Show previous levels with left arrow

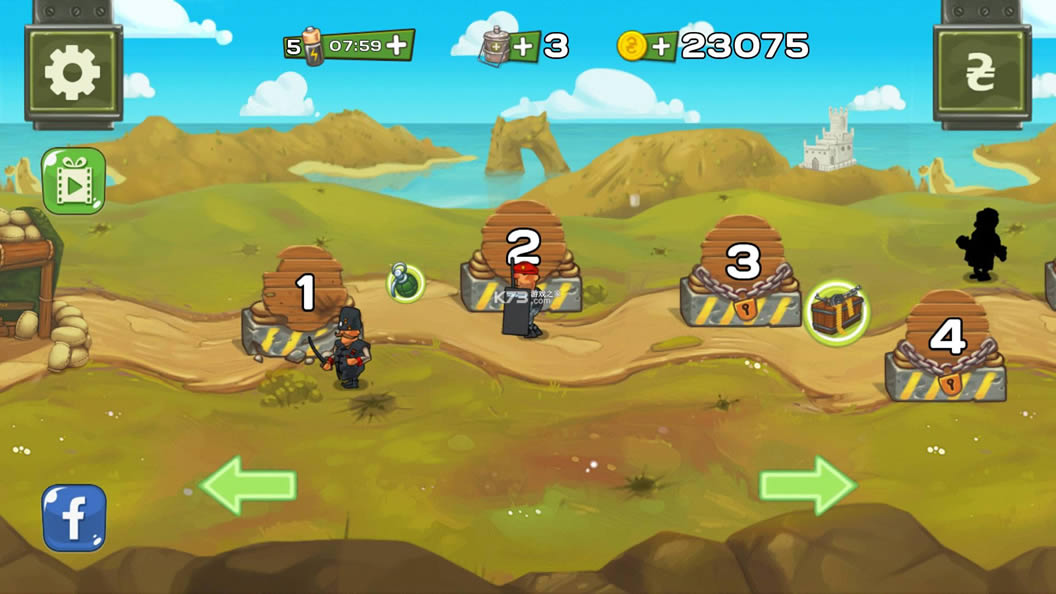coord(247,485)
